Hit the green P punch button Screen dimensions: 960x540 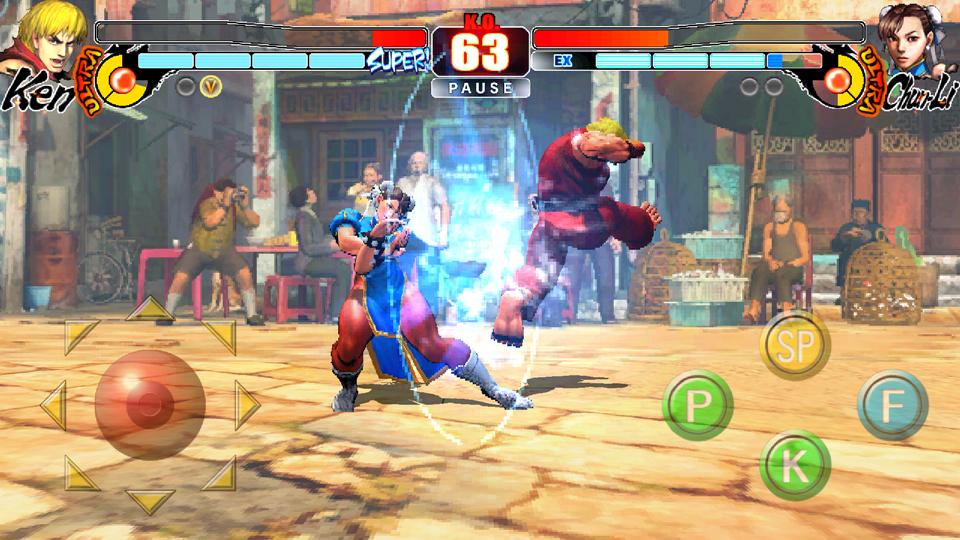tap(698, 405)
